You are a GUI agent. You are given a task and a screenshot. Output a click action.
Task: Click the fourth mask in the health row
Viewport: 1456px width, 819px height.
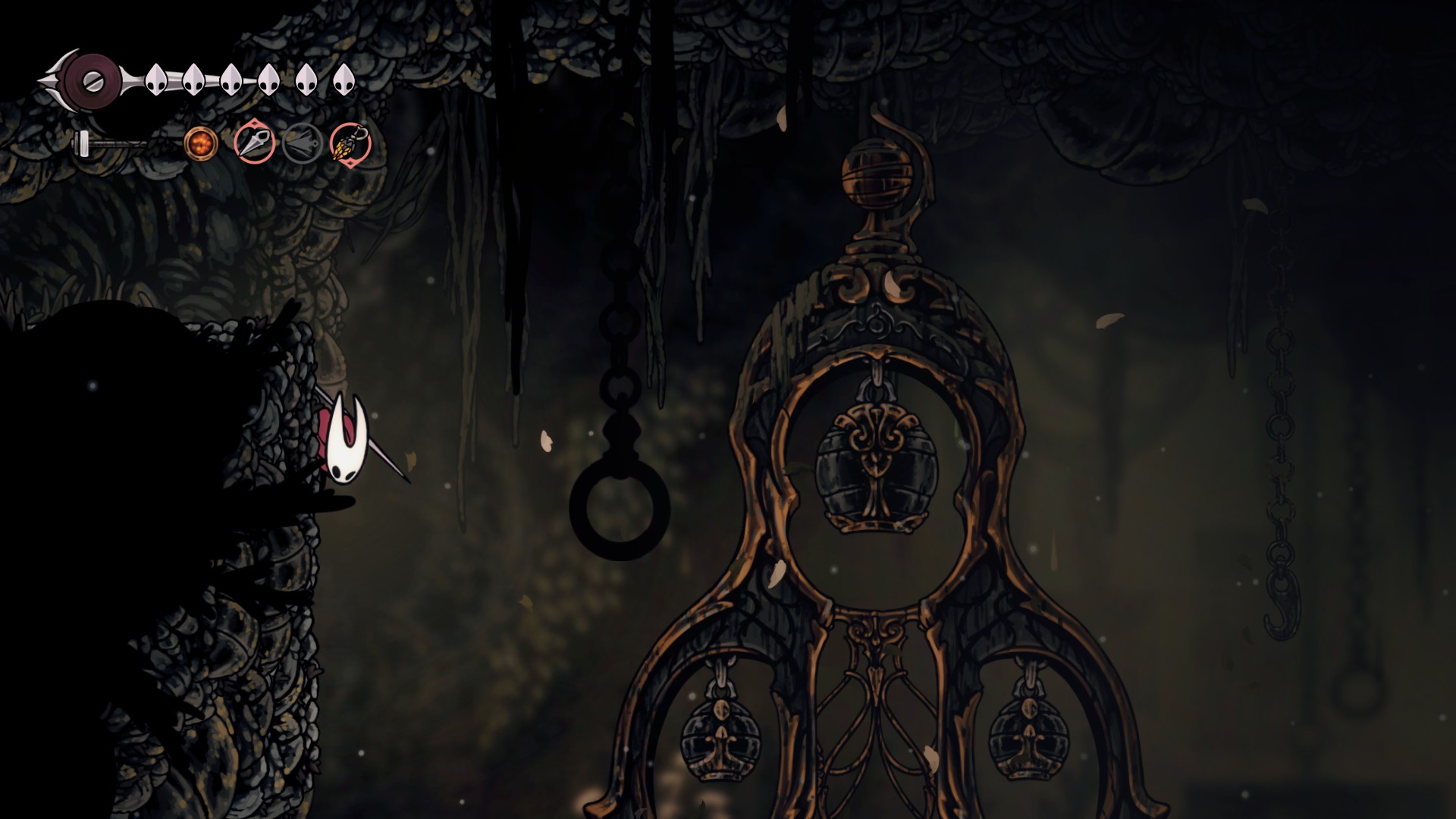[x=269, y=78]
